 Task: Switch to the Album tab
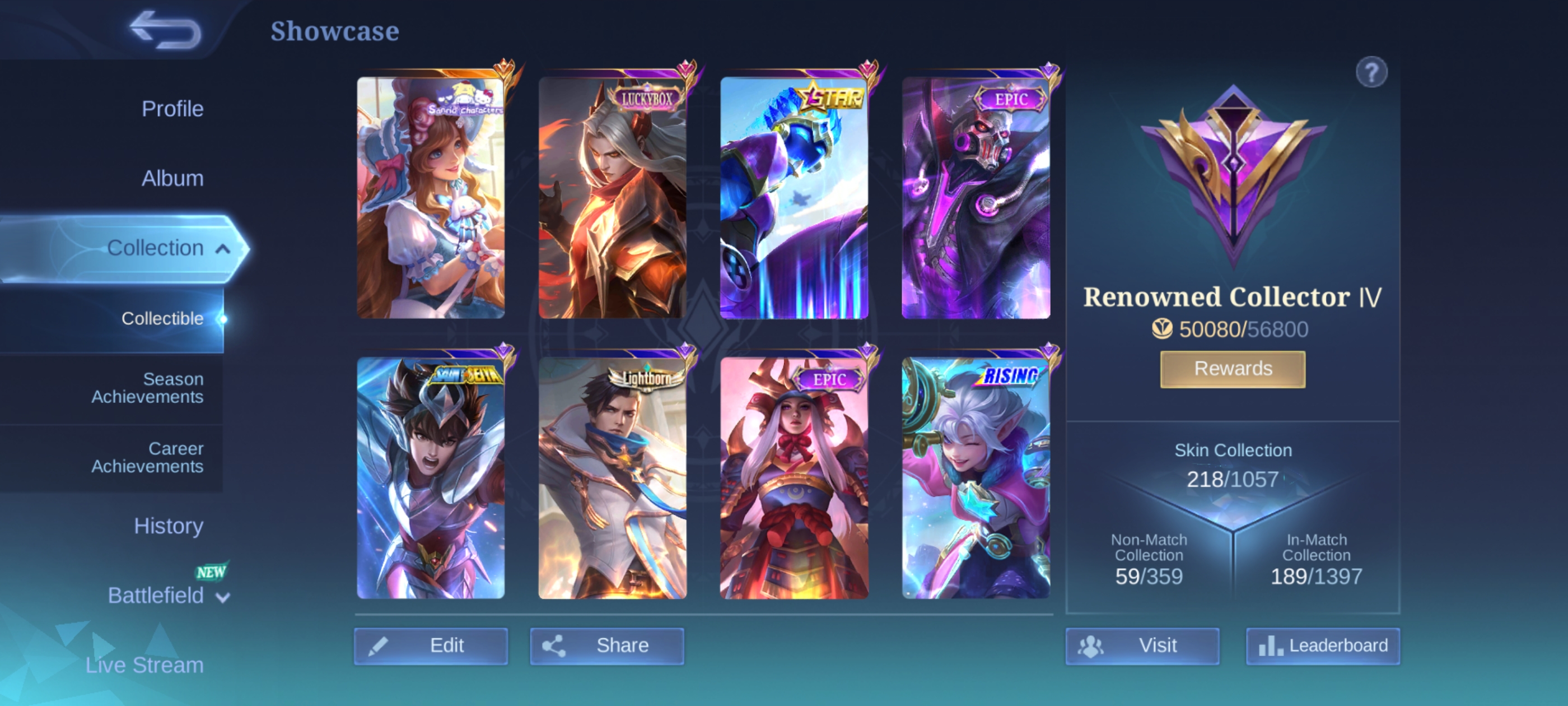172,179
